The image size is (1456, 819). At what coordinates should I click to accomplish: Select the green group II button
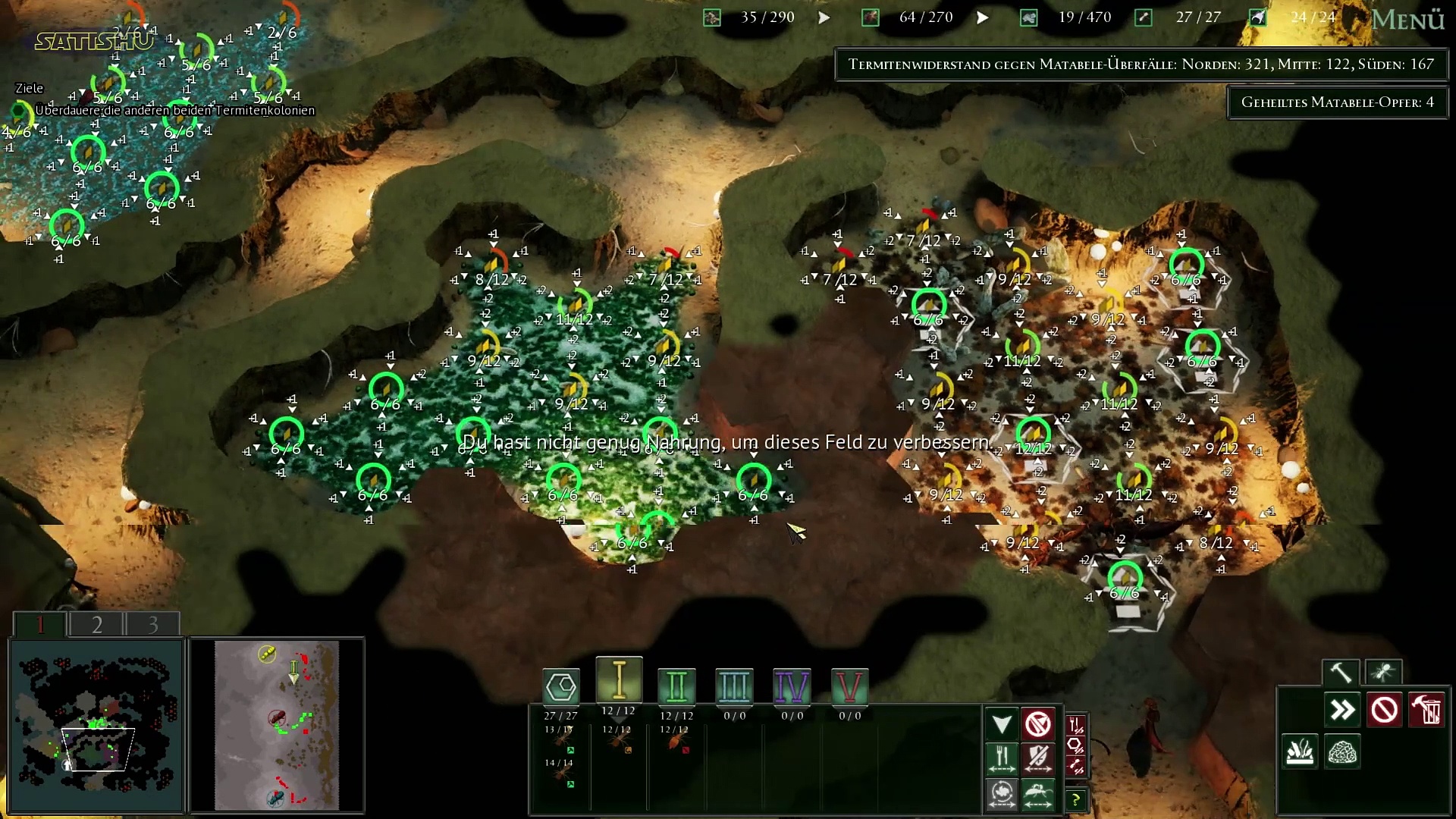pos(676,687)
